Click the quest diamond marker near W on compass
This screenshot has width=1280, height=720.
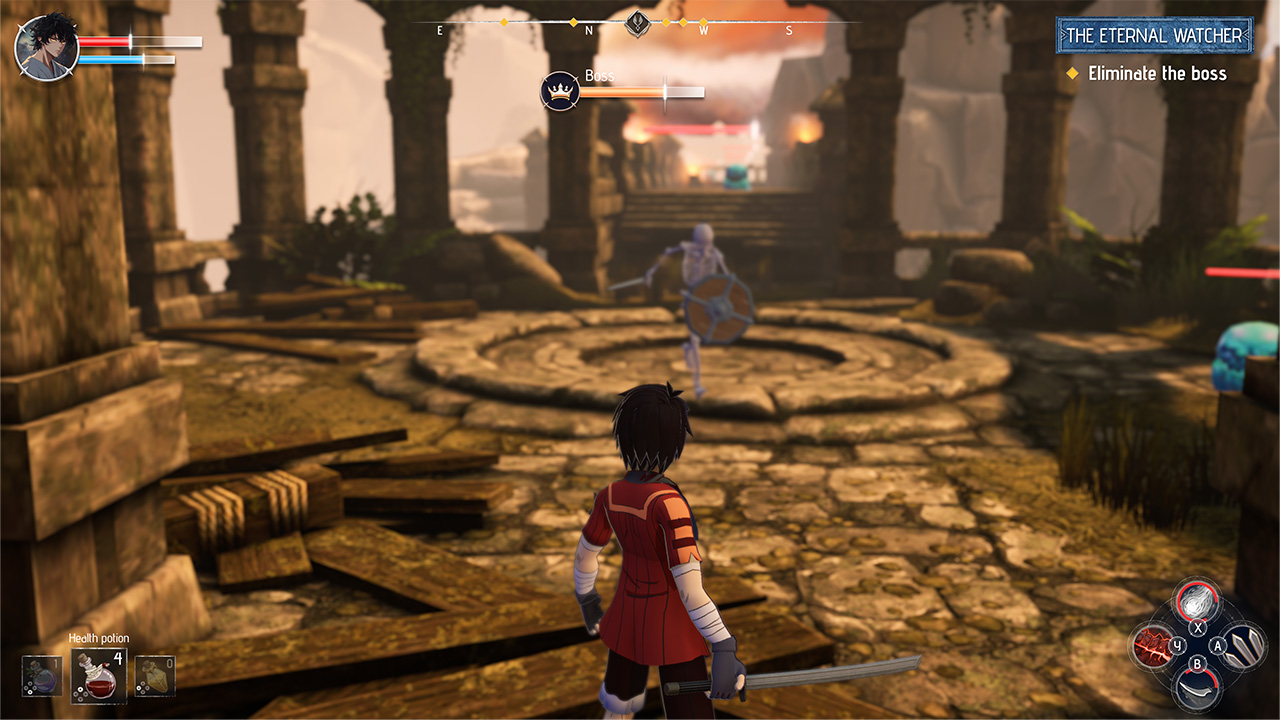(703, 22)
